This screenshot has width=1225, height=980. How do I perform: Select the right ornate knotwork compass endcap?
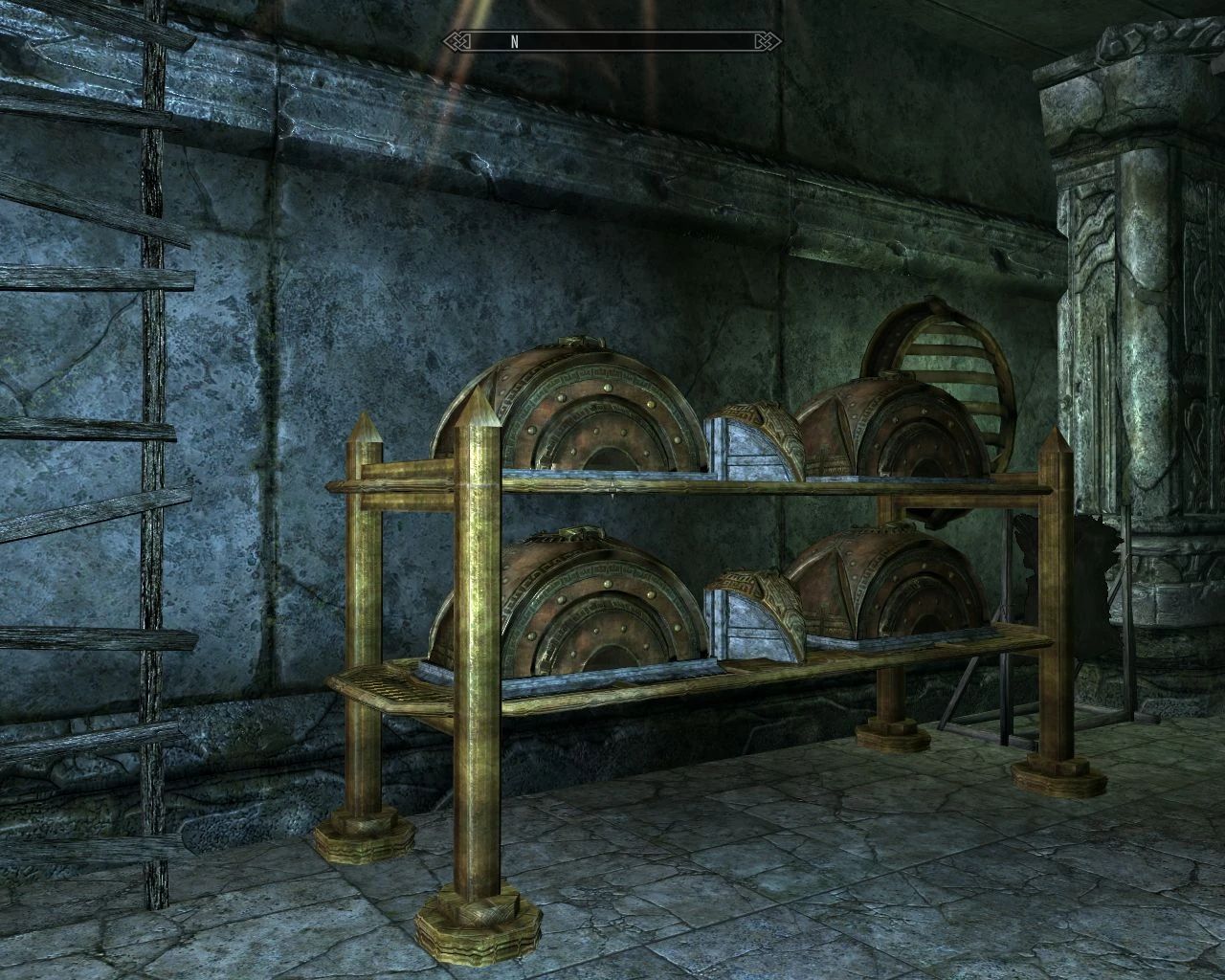[x=763, y=42]
